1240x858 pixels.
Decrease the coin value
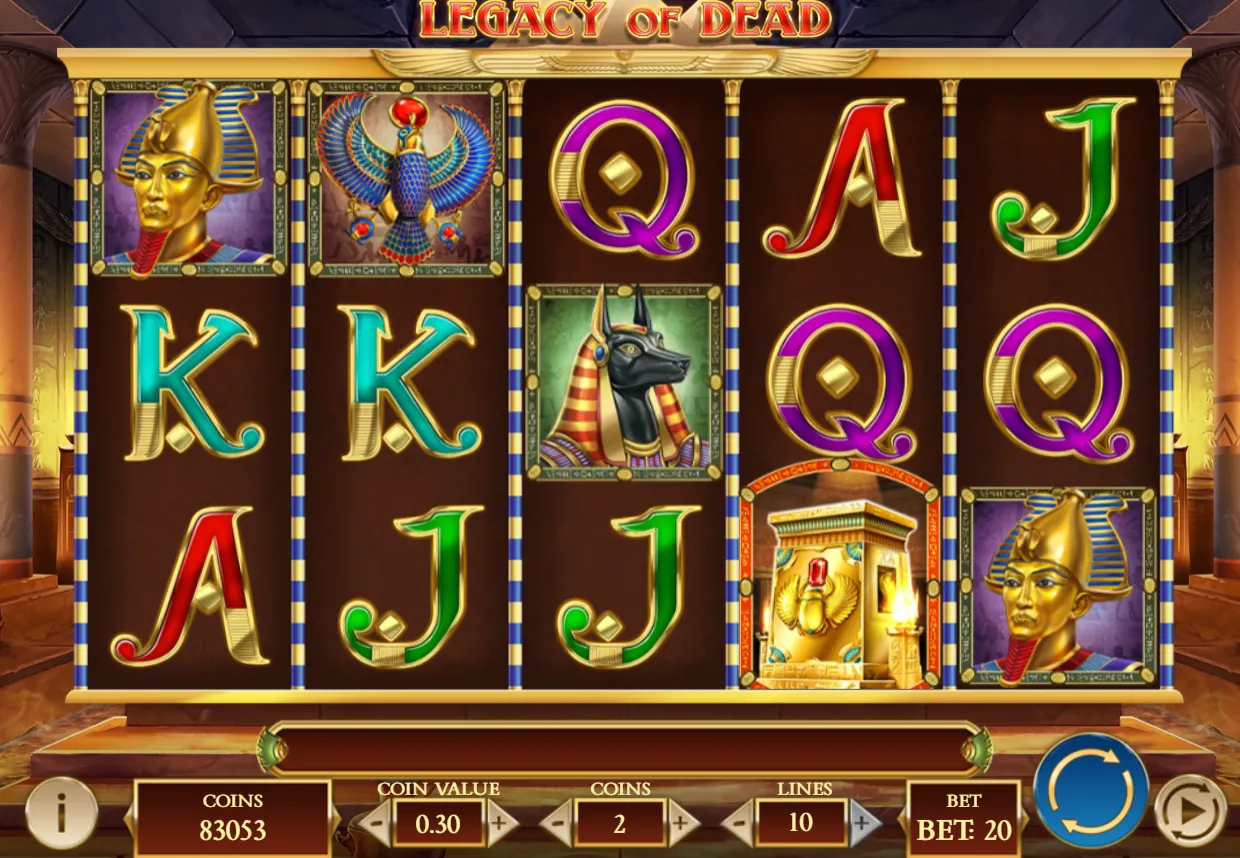point(375,824)
